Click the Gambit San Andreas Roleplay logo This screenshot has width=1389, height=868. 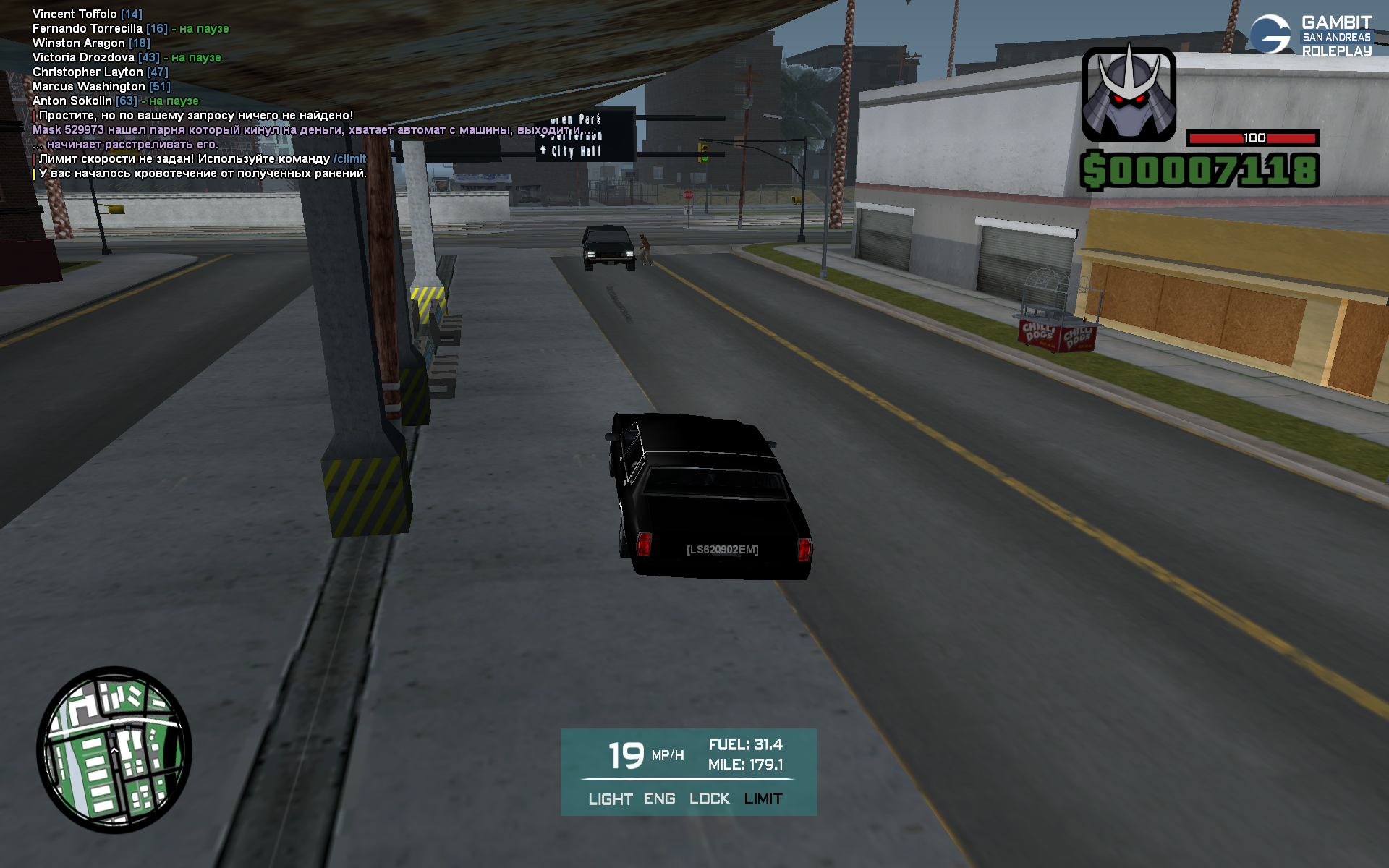click(x=1310, y=35)
